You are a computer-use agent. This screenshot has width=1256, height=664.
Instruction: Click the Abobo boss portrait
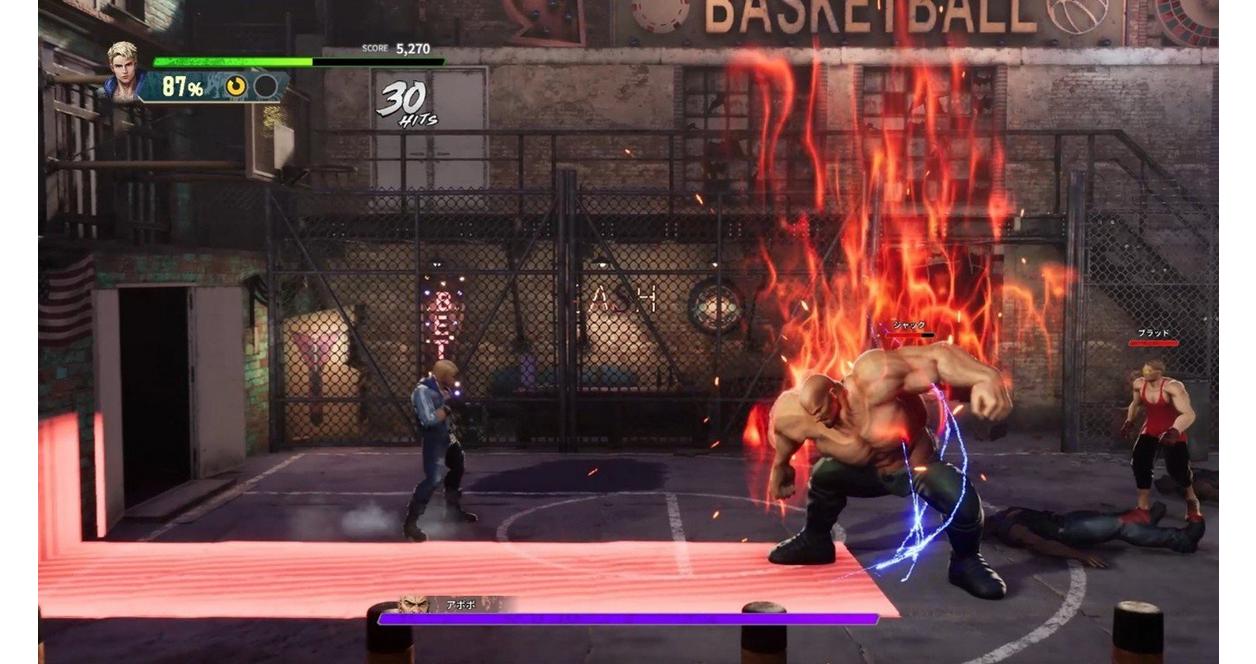(x=412, y=604)
